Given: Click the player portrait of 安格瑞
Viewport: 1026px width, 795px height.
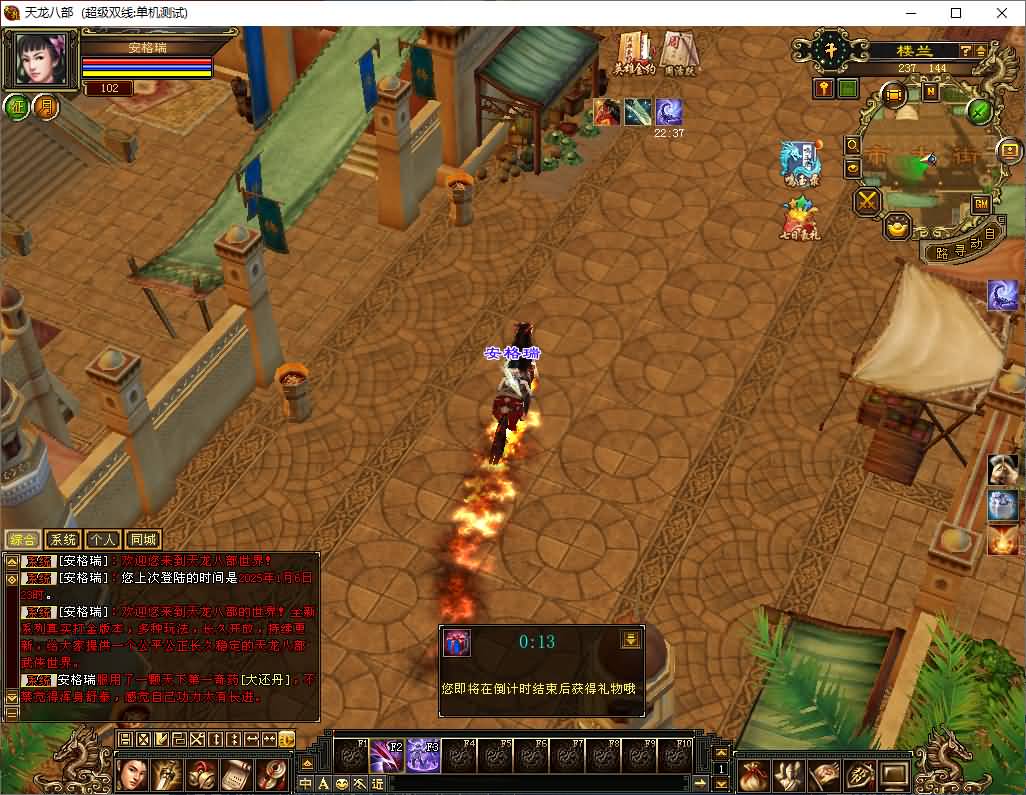Looking at the screenshot, I should [x=41, y=60].
